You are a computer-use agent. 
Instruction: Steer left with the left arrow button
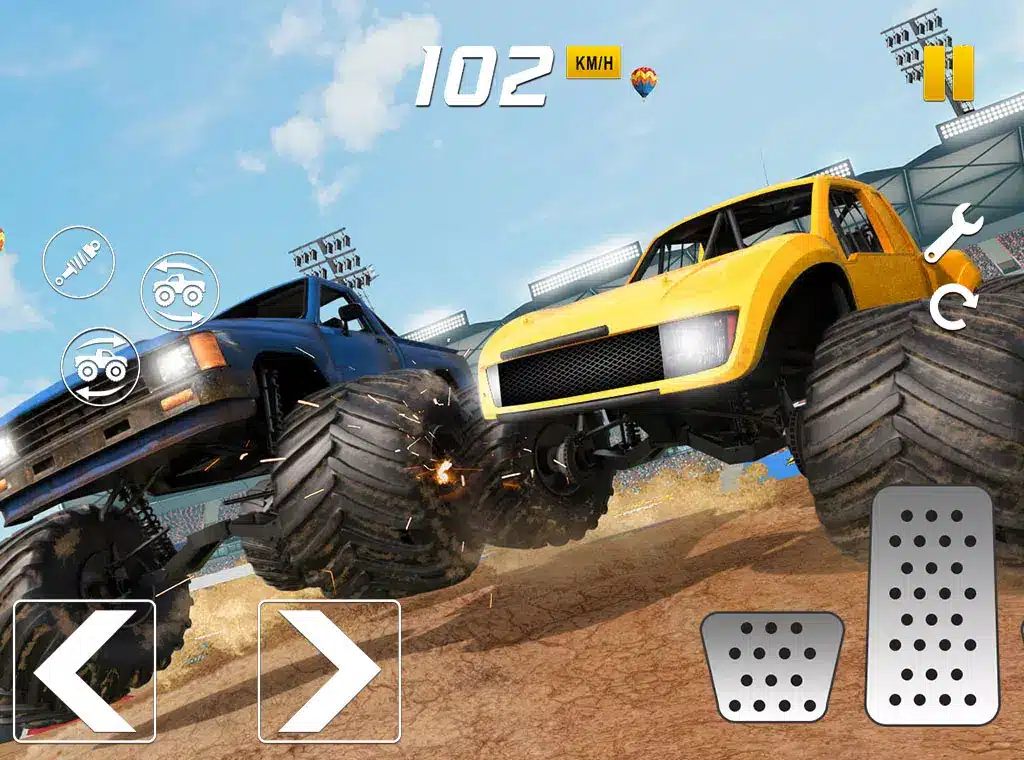pos(84,671)
